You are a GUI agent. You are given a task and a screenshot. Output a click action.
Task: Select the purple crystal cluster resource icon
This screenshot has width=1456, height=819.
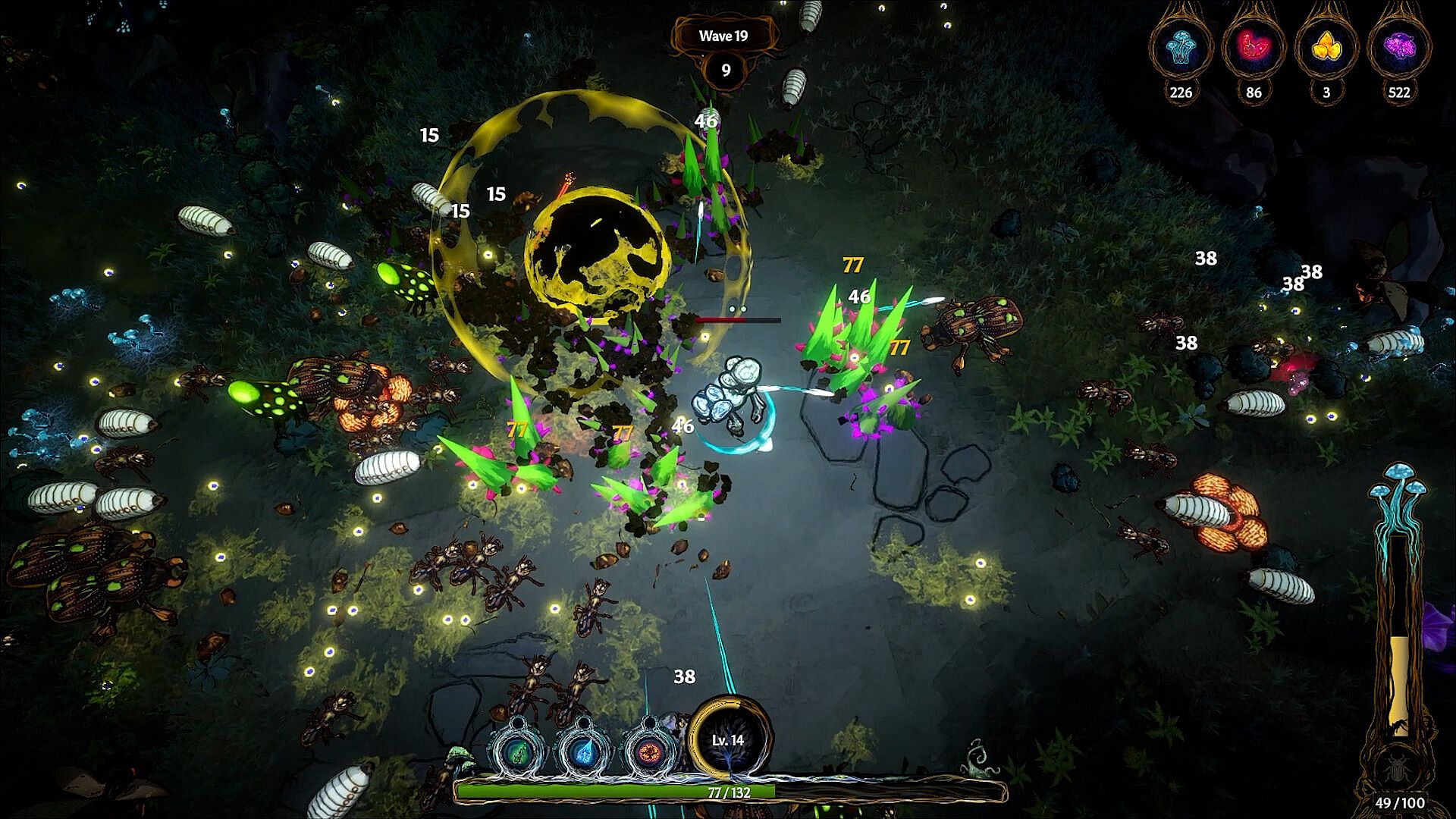click(1398, 48)
